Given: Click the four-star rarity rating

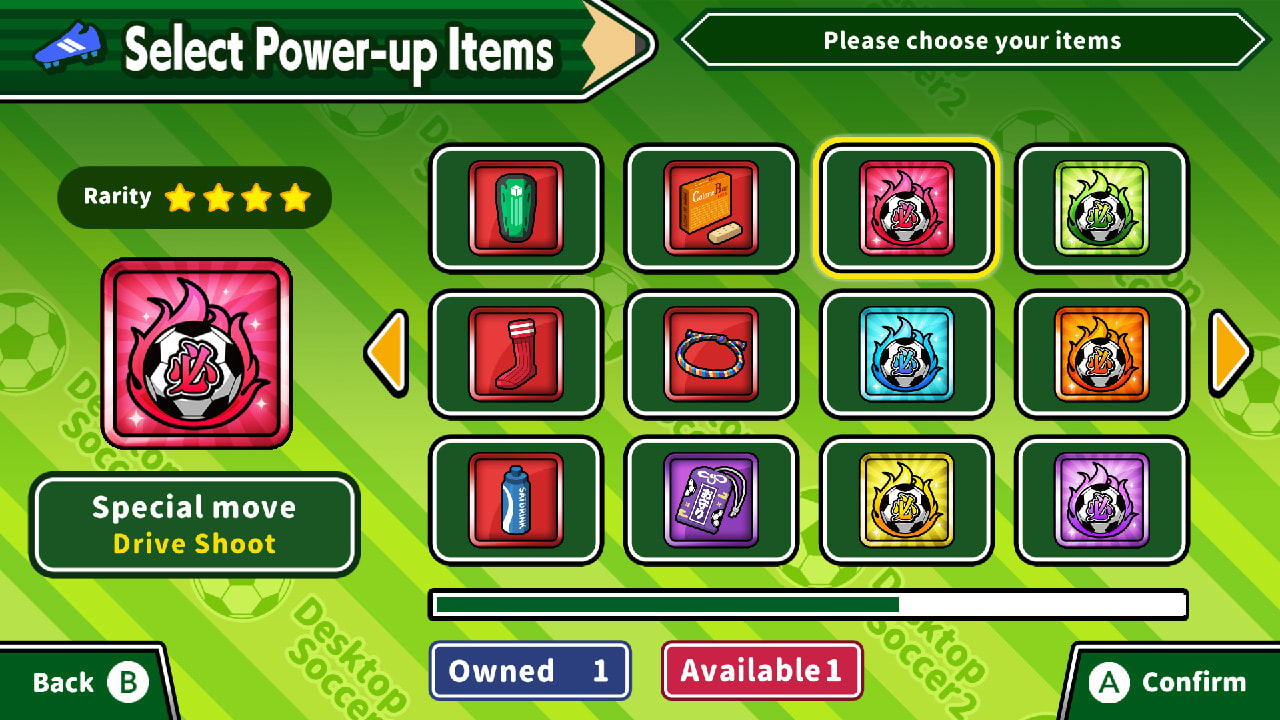Looking at the screenshot, I should coord(193,197).
